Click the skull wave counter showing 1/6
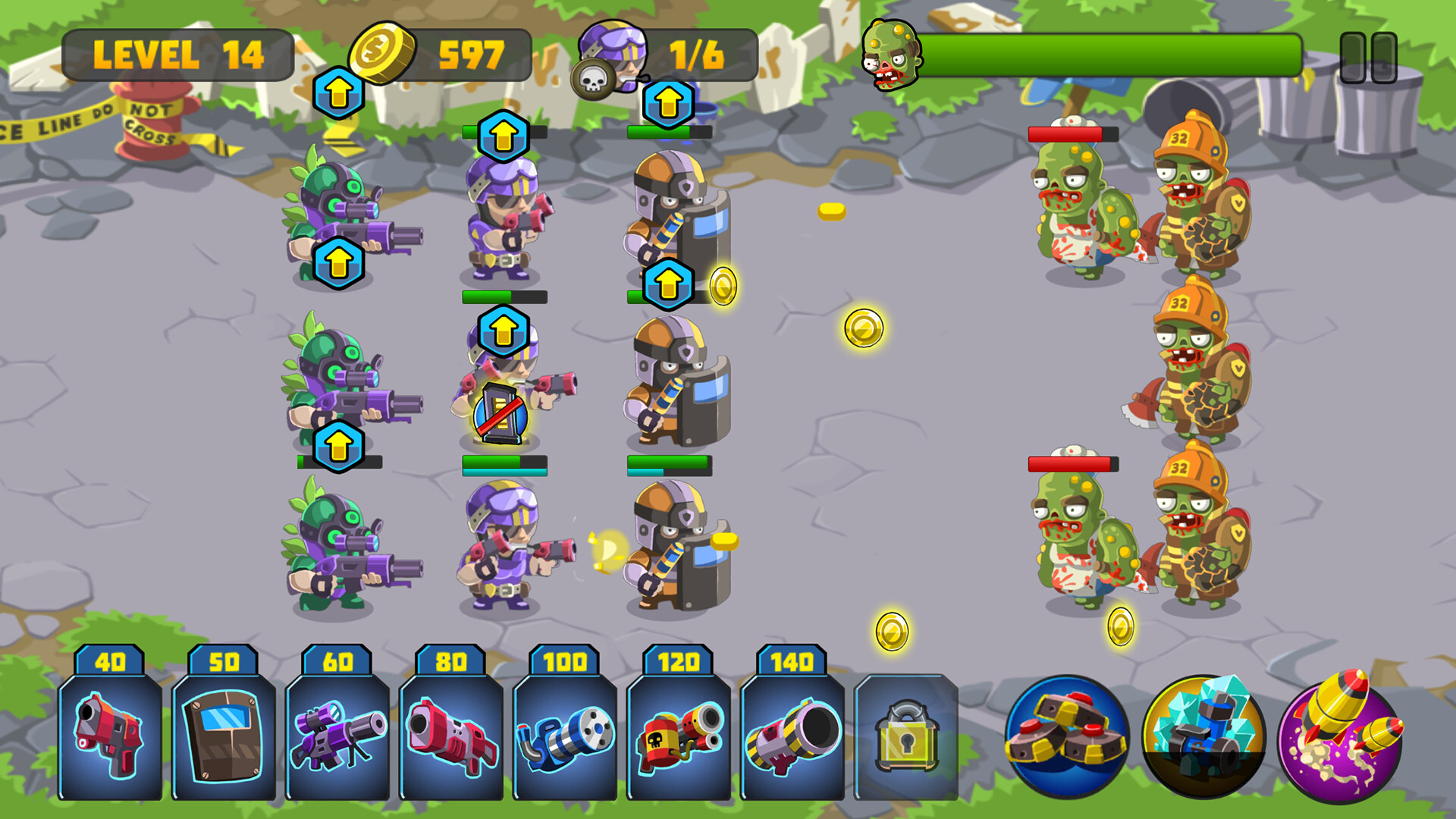 pyautogui.click(x=694, y=55)
